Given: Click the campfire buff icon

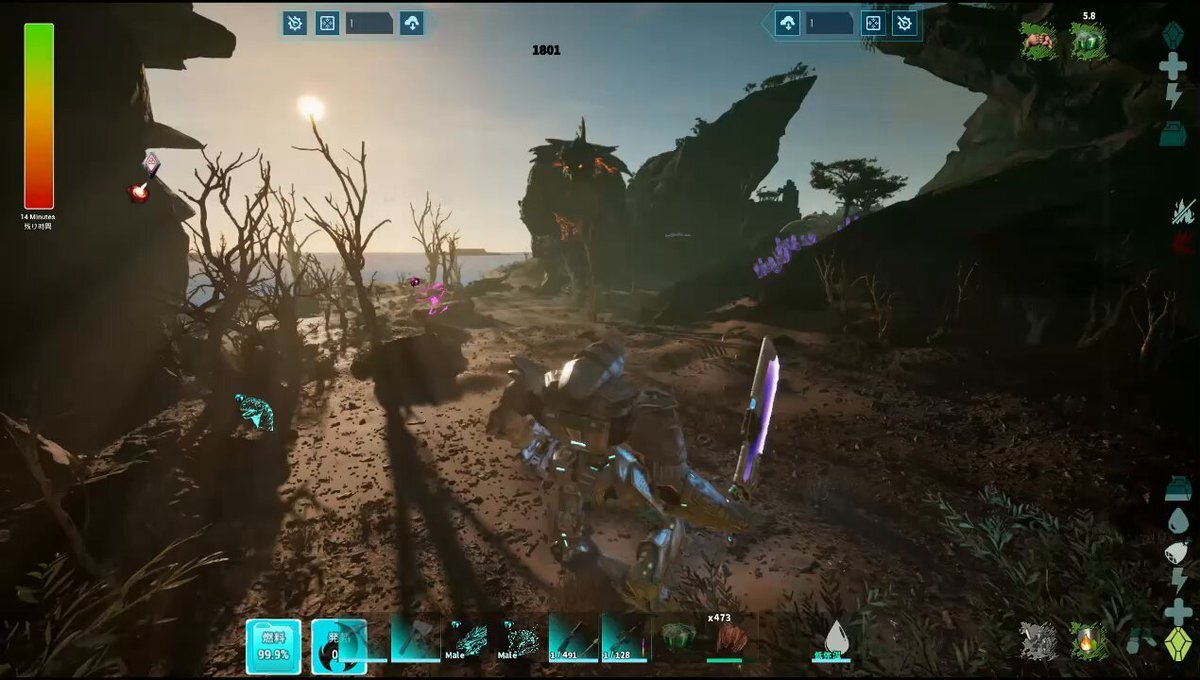Looking at the screenshot, I should click(1087, 641).
